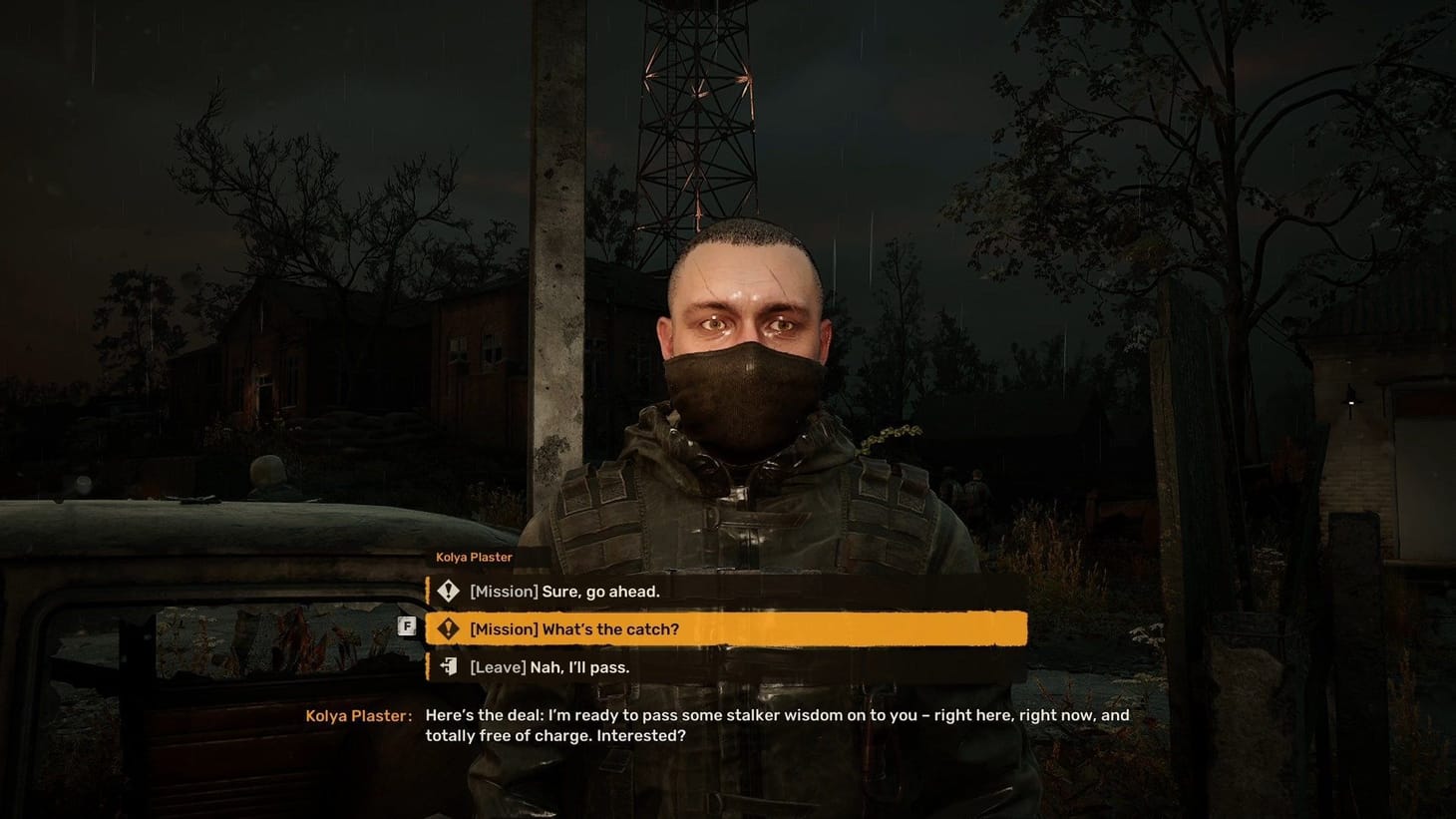Click the mission exclamation icon beside 'Sure, go ahead'

[x=448, y=591]
